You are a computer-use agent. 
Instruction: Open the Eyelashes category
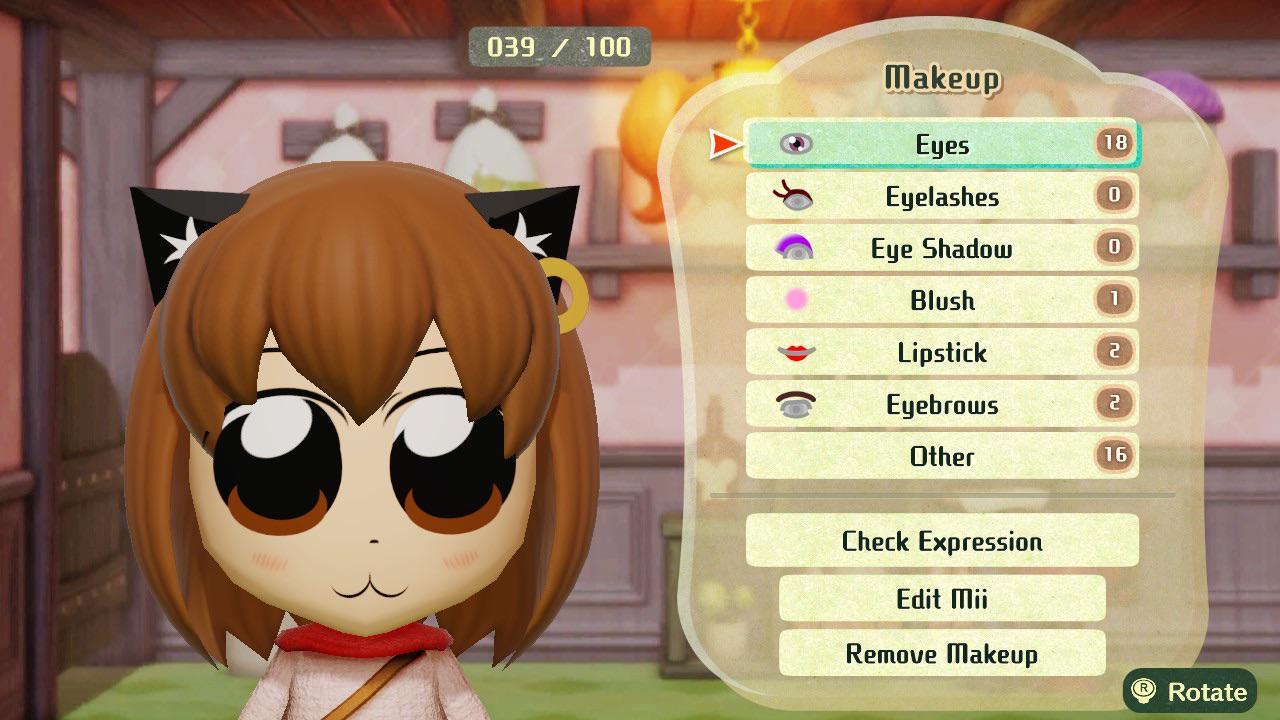[x=942, y=196]
